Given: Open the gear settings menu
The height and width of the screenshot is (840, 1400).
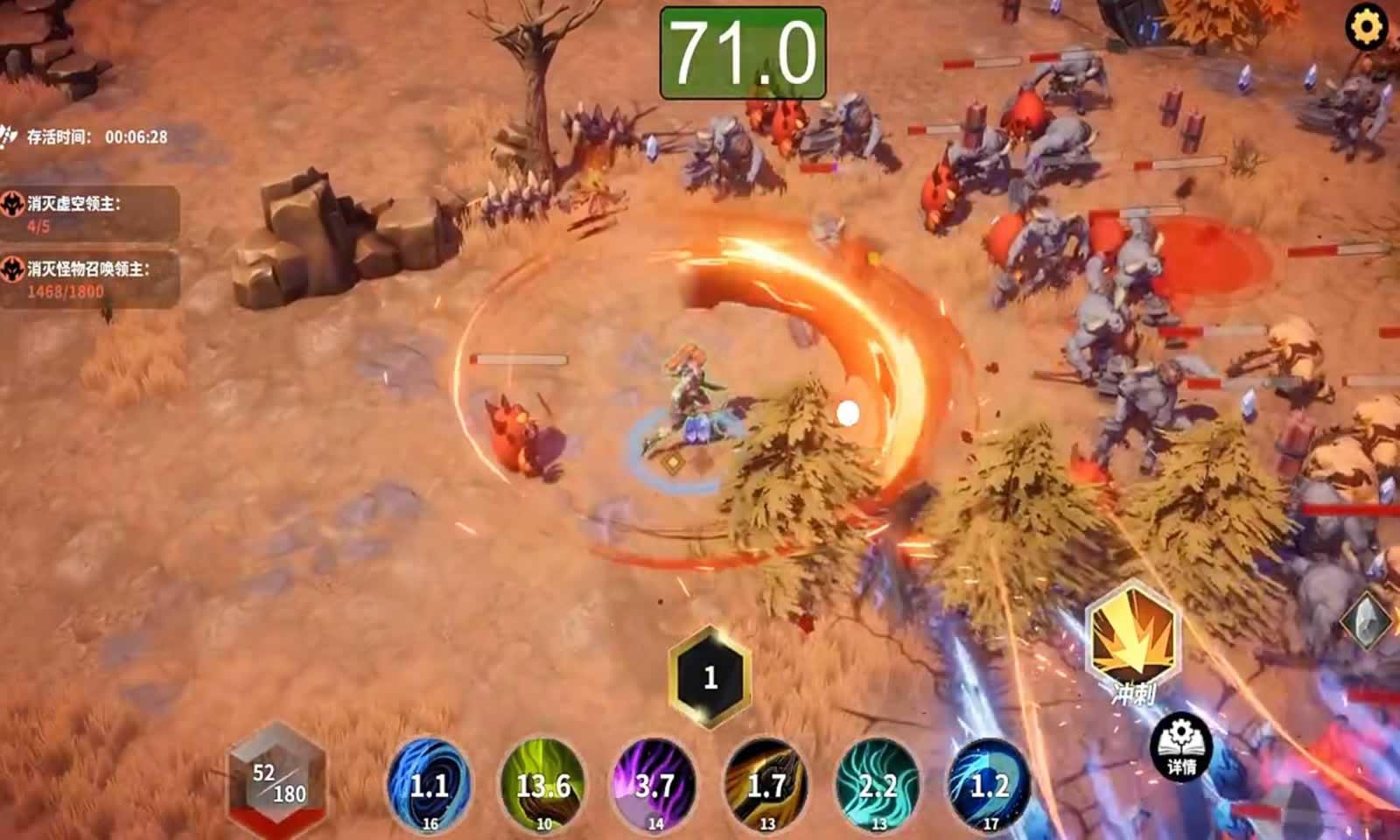Looking at the screenshot, I should (x=1366, y=28).
